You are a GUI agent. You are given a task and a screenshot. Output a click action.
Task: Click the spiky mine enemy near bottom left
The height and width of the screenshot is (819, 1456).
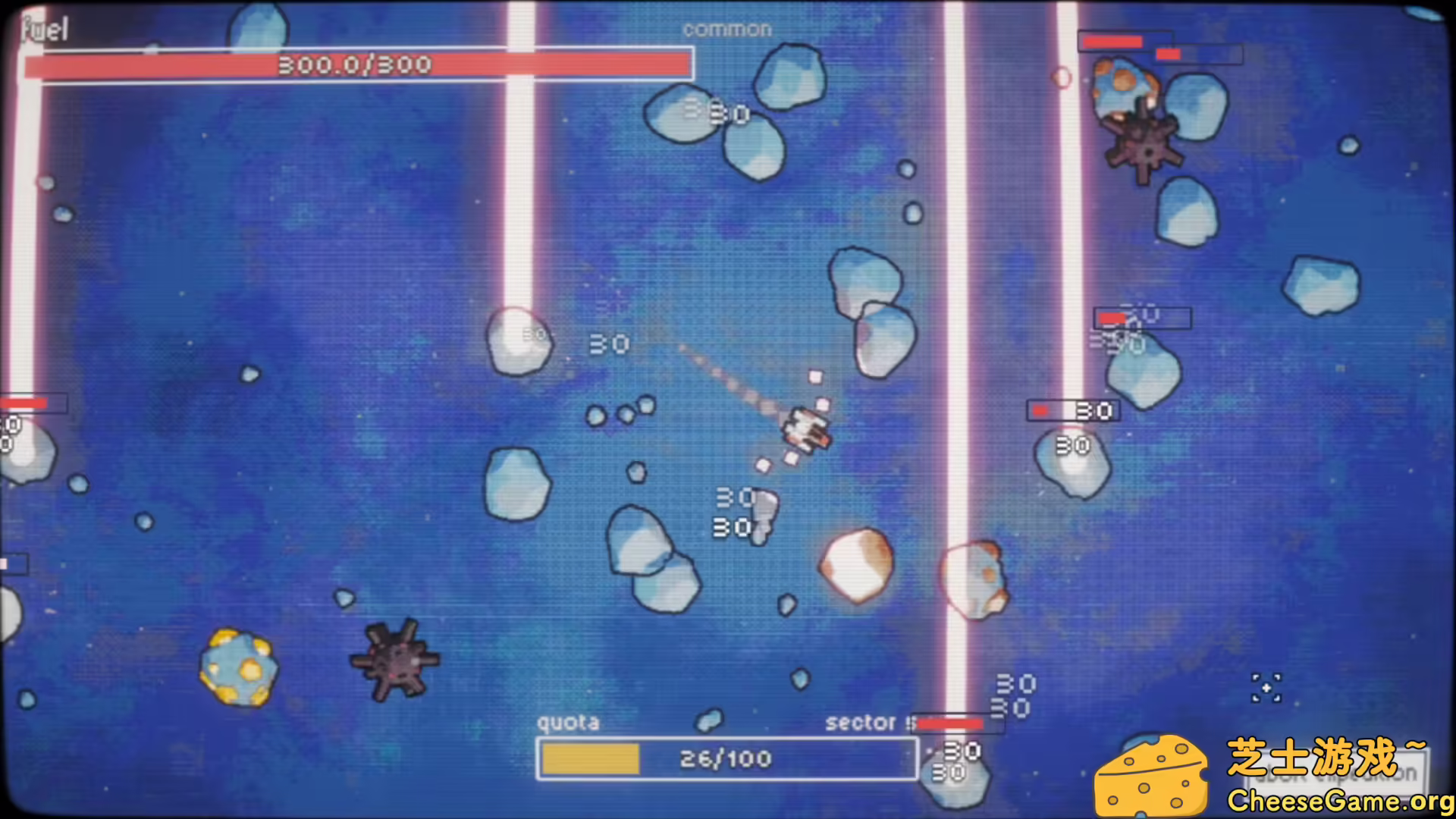point(396,661)
